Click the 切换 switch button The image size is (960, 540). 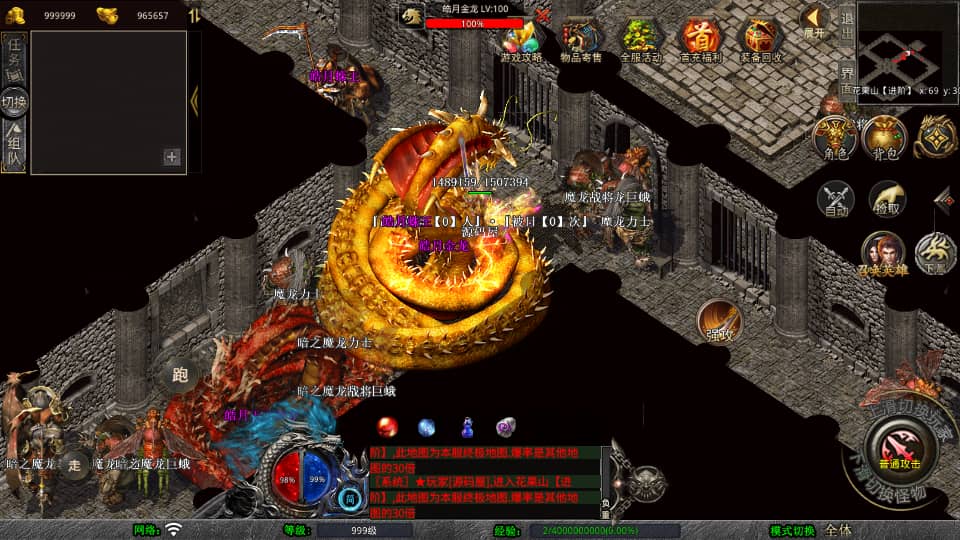(x=14, y=102)
